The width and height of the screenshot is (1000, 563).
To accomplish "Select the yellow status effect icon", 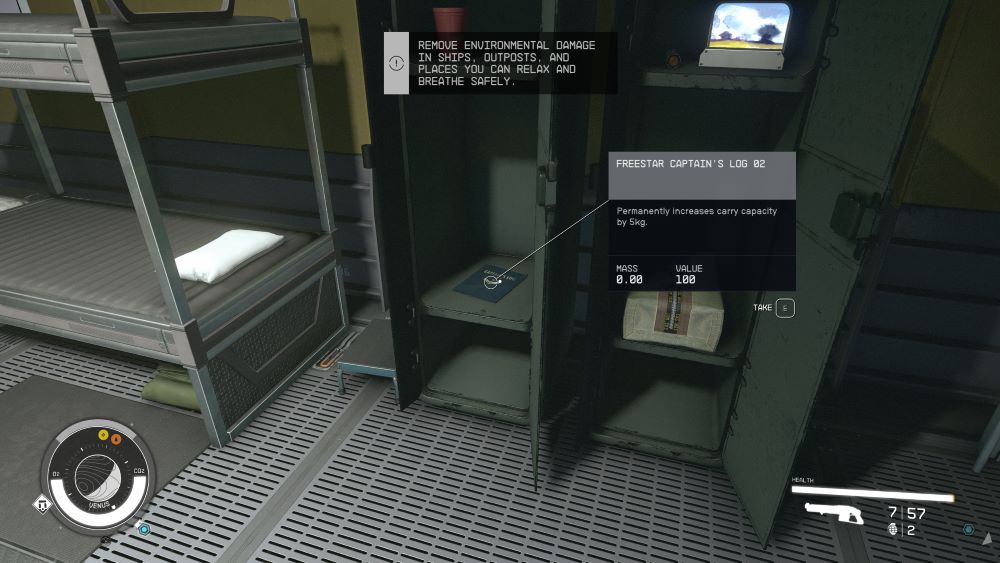I will [102, 435].
